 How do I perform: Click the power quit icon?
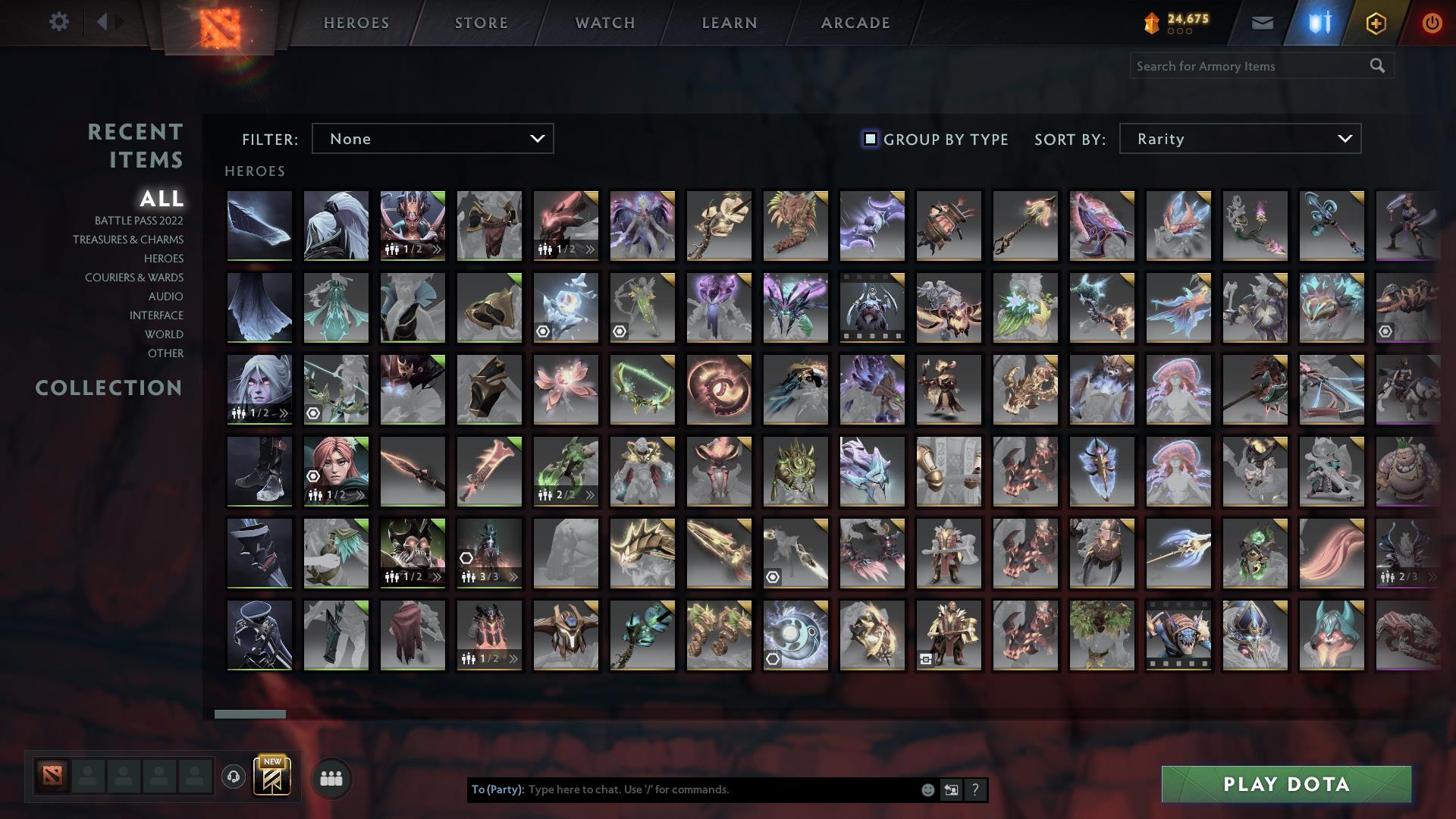pyautogui.click(x=1431, y=23)
